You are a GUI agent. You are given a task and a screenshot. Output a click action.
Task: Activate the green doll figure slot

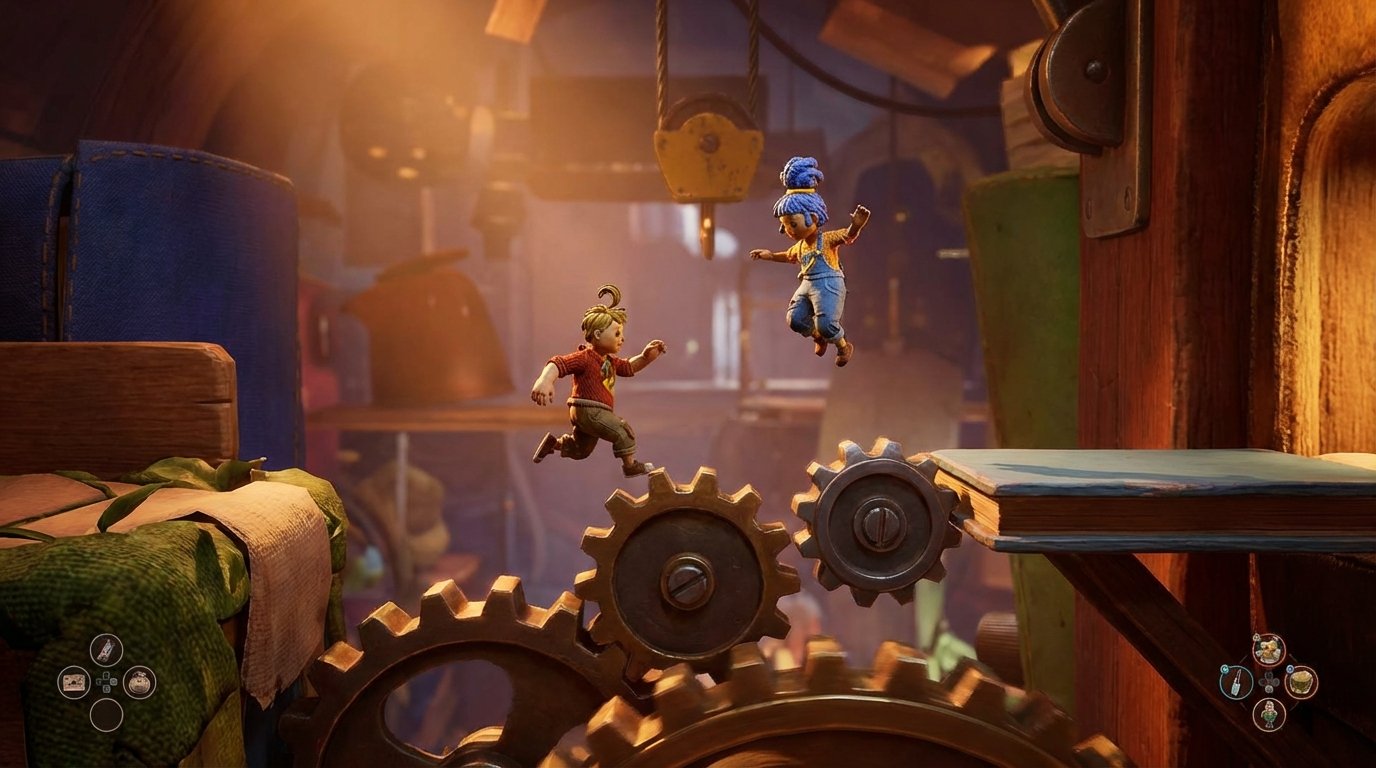pos(1269,714)
